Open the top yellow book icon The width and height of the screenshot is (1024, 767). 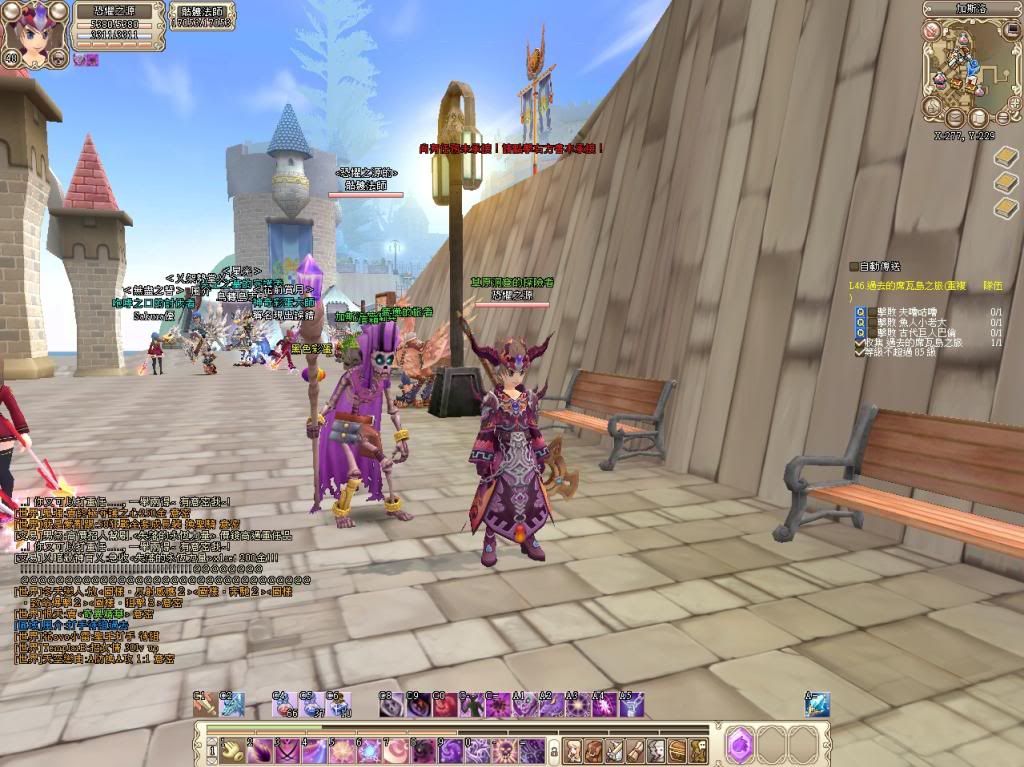click(1006, 157)
